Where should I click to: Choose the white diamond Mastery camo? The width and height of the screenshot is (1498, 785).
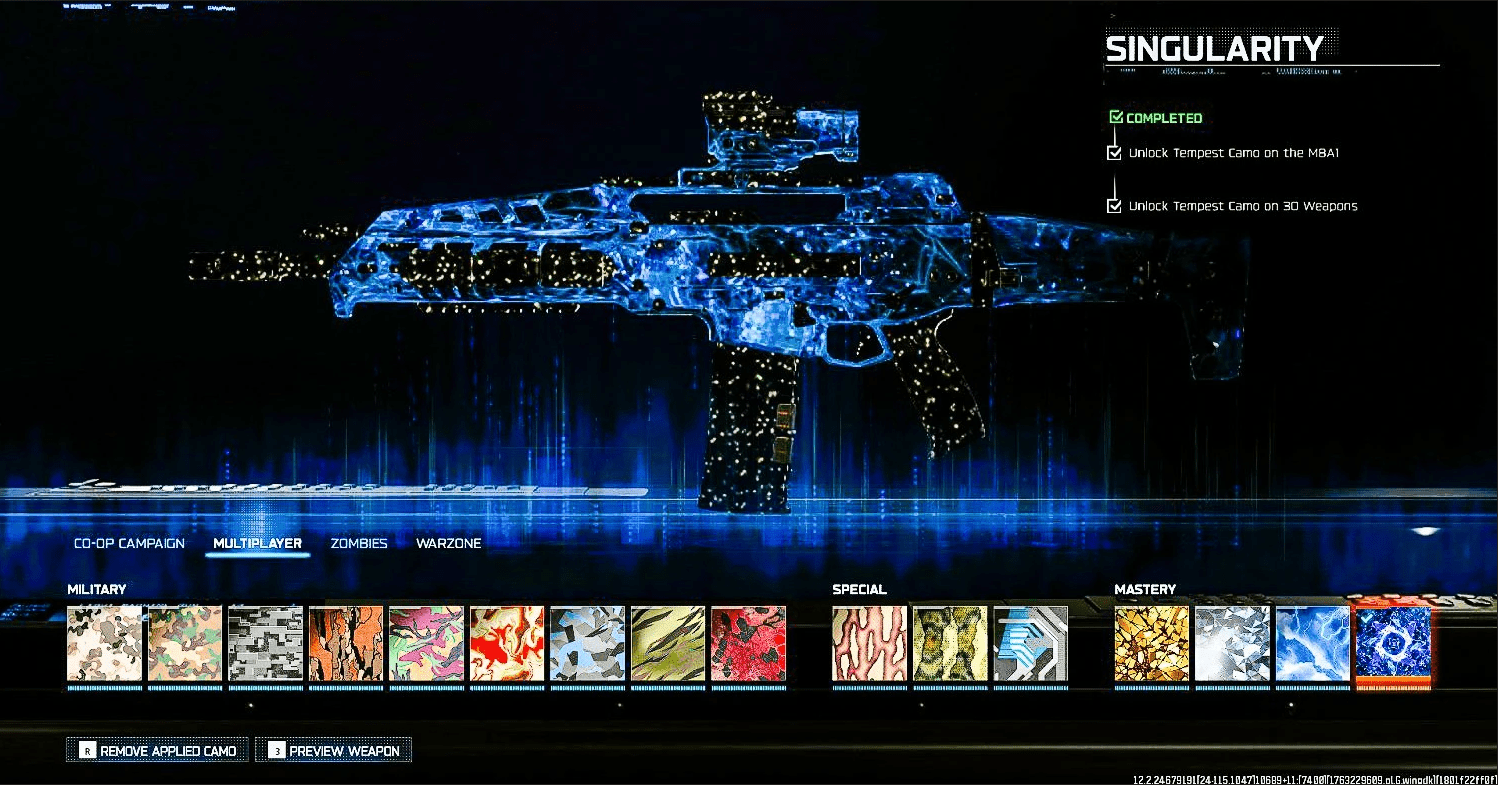click(x=1232, y=645)
